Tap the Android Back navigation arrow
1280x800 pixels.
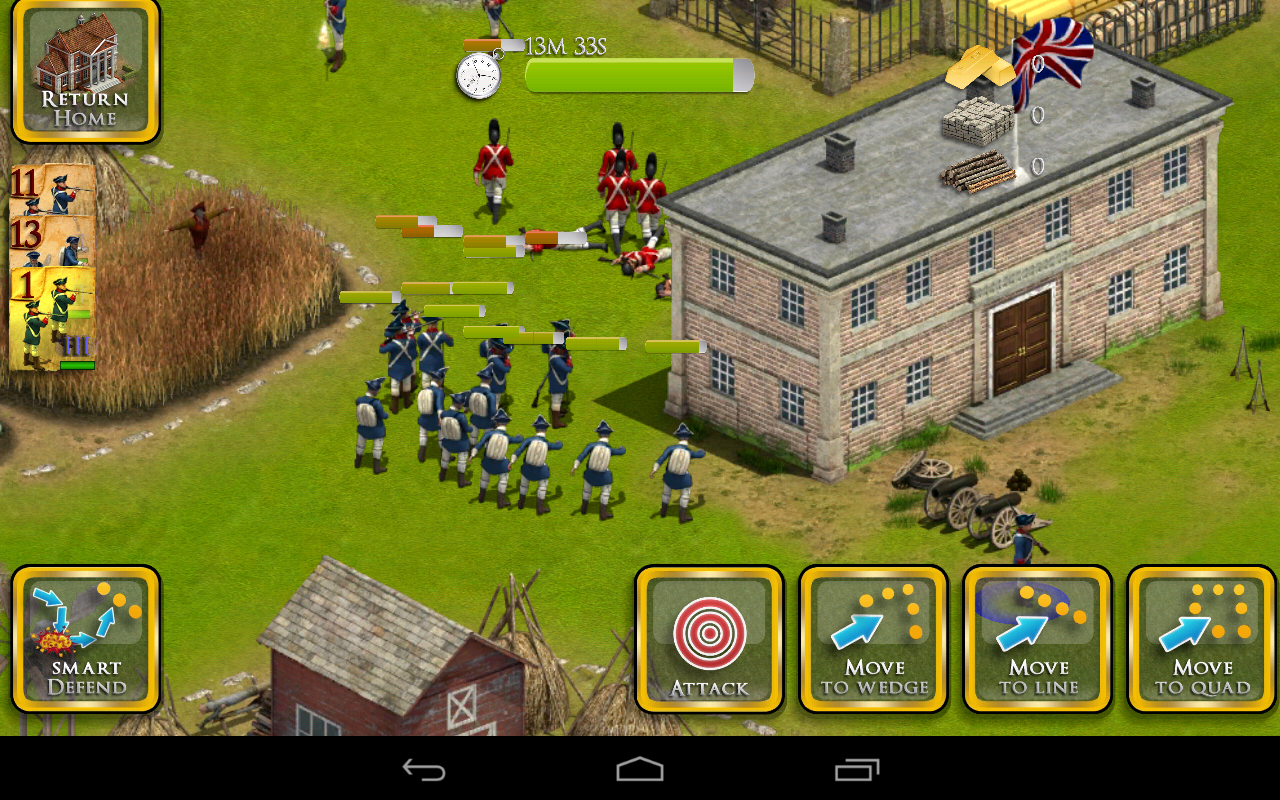pyautogui.click(x=421, y=770)
